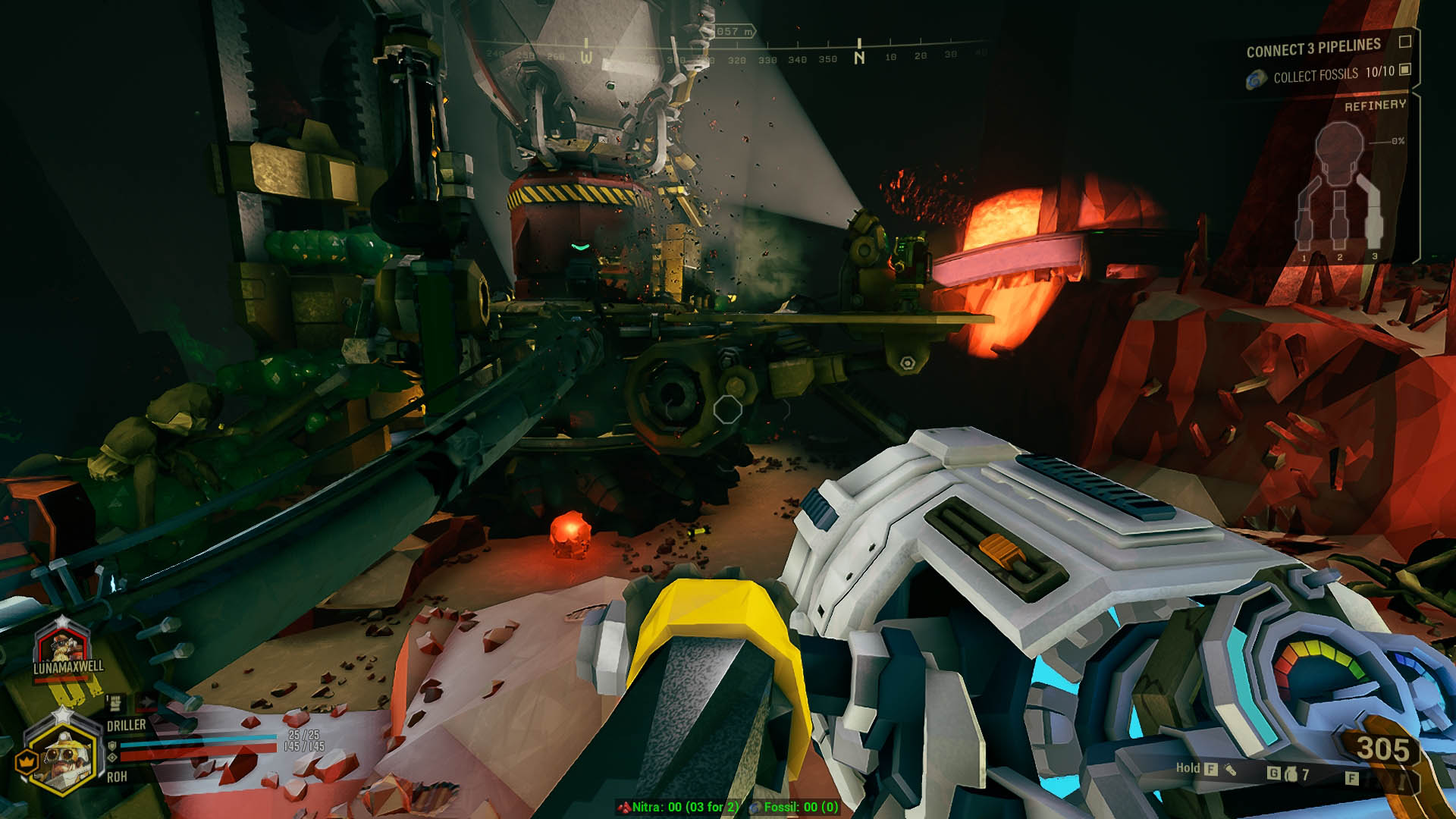
Task: Inspect the Refinery pipeline diagram
Action: tap(1340, 194)
